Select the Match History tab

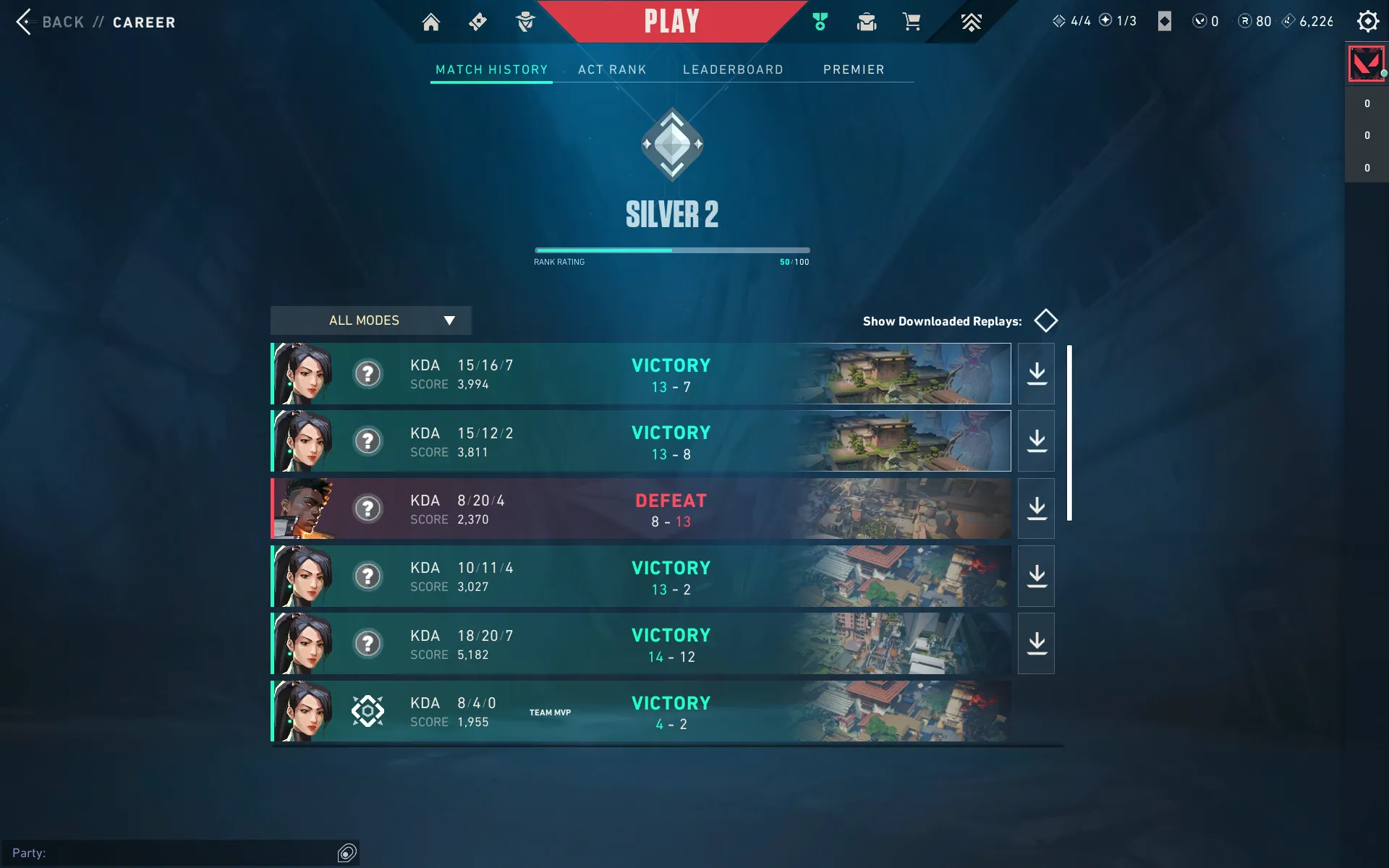point(491,69)
